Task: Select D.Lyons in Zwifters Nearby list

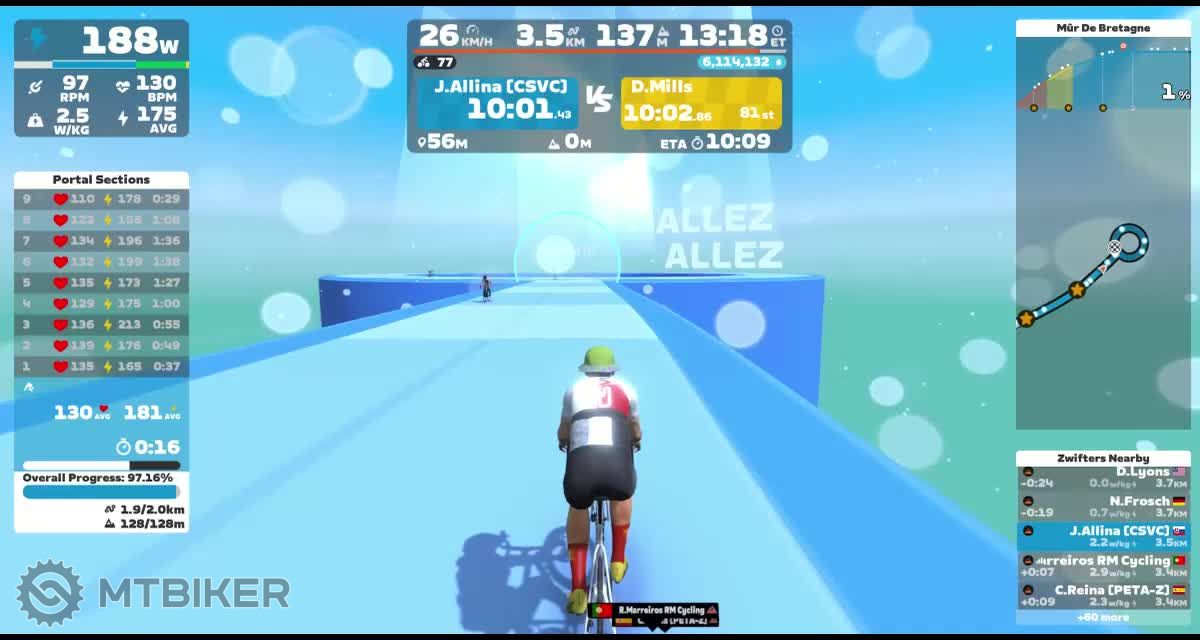Action: point(1103,477)
